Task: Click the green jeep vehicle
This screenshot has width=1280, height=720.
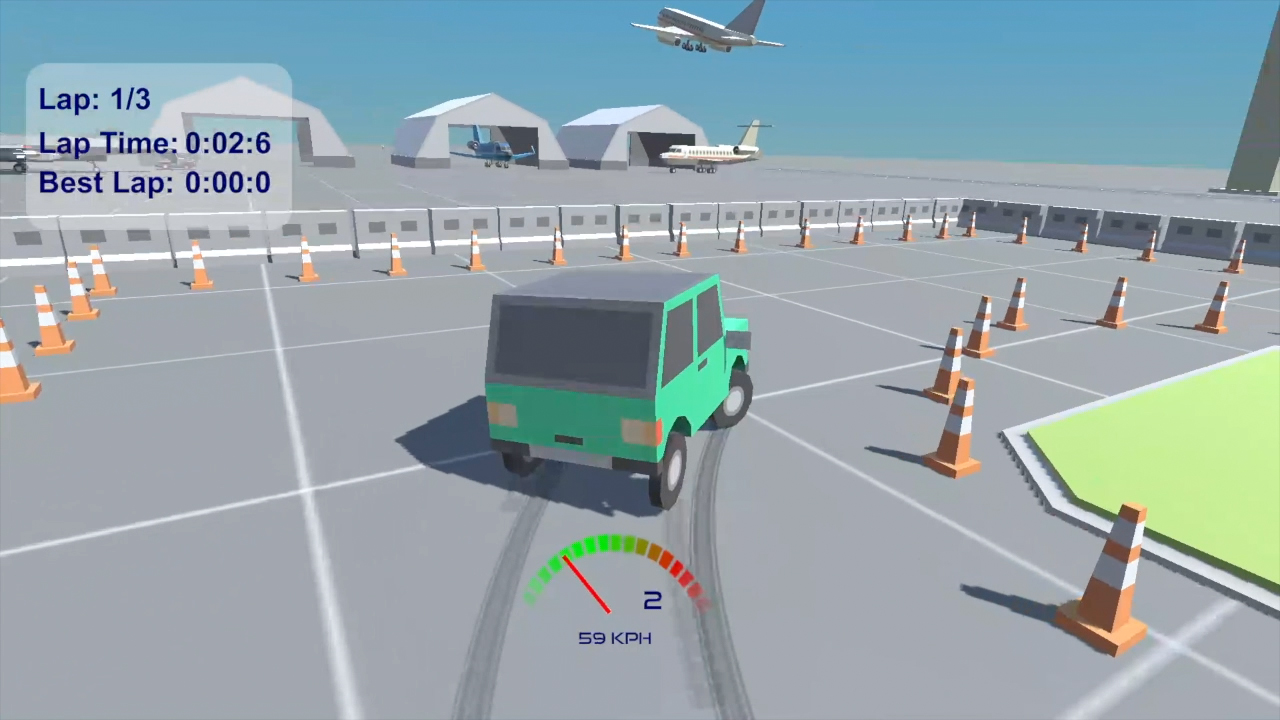Action: click(610, 390)
